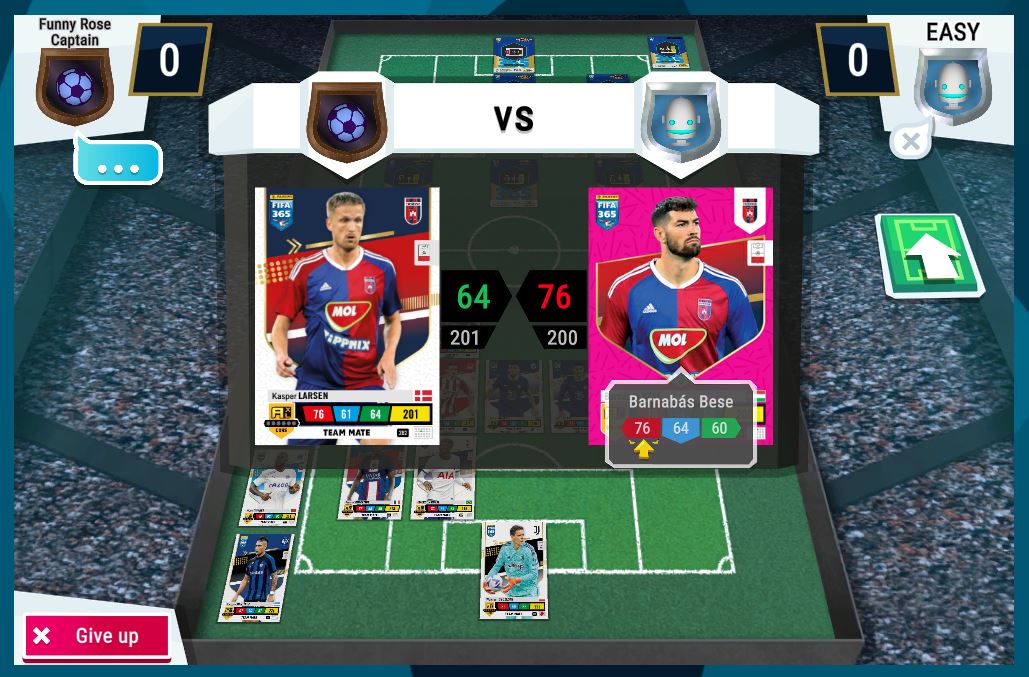This screenshot has height=677, width=1029.
Task: Select the Kasper Larsen card
Action: 347,315
